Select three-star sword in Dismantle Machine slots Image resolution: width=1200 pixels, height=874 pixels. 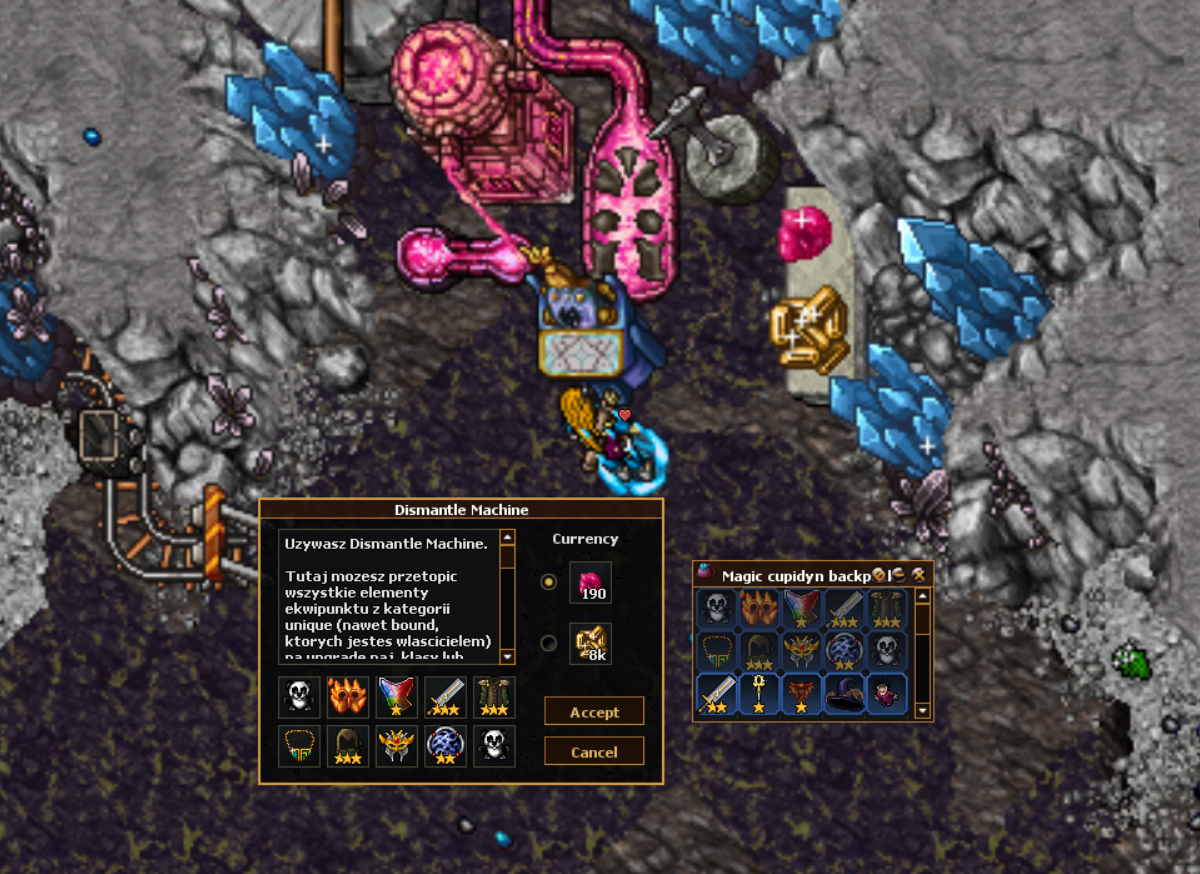445,697
